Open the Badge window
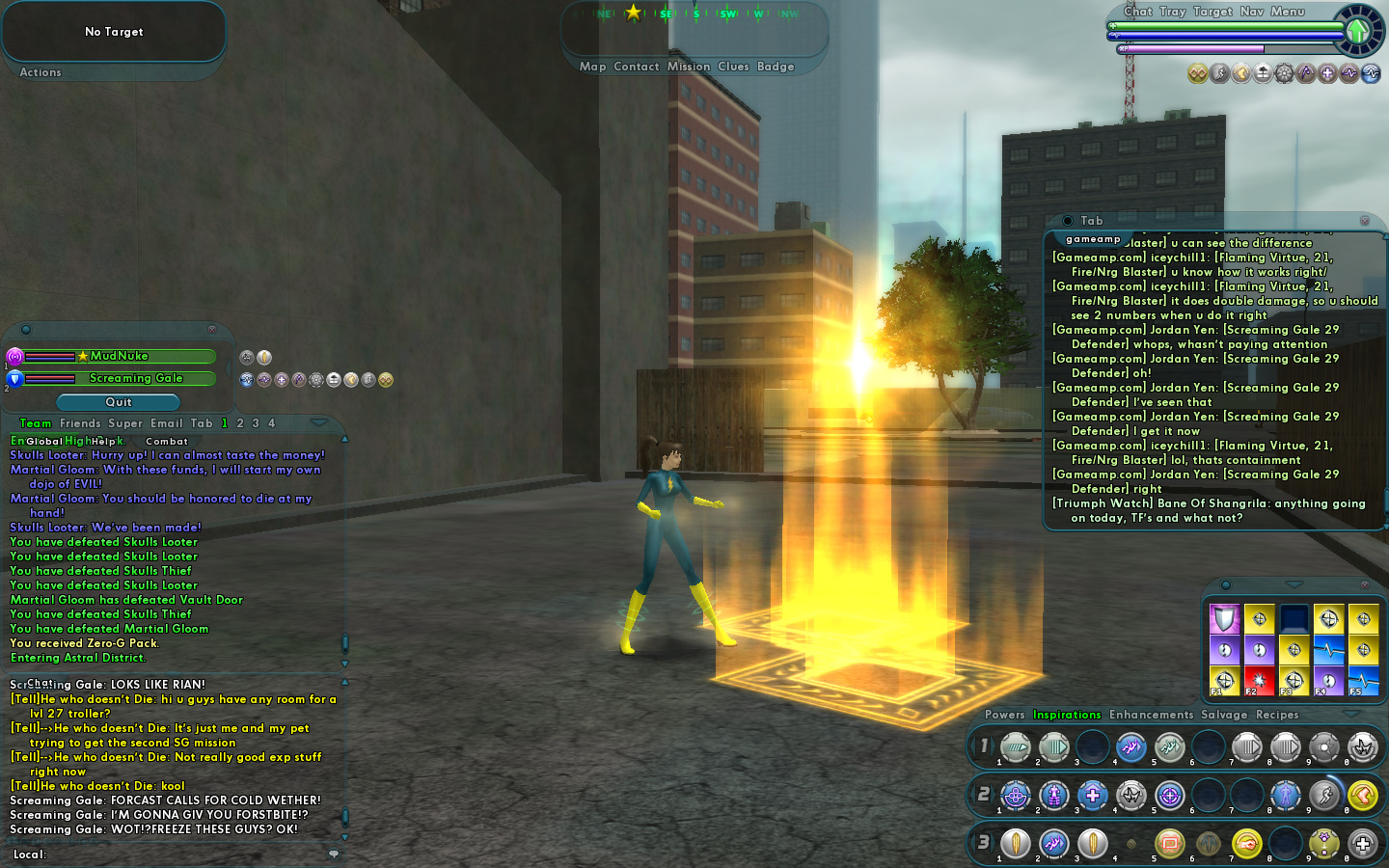Viewport: 1389px width, 868px height. 776,67
